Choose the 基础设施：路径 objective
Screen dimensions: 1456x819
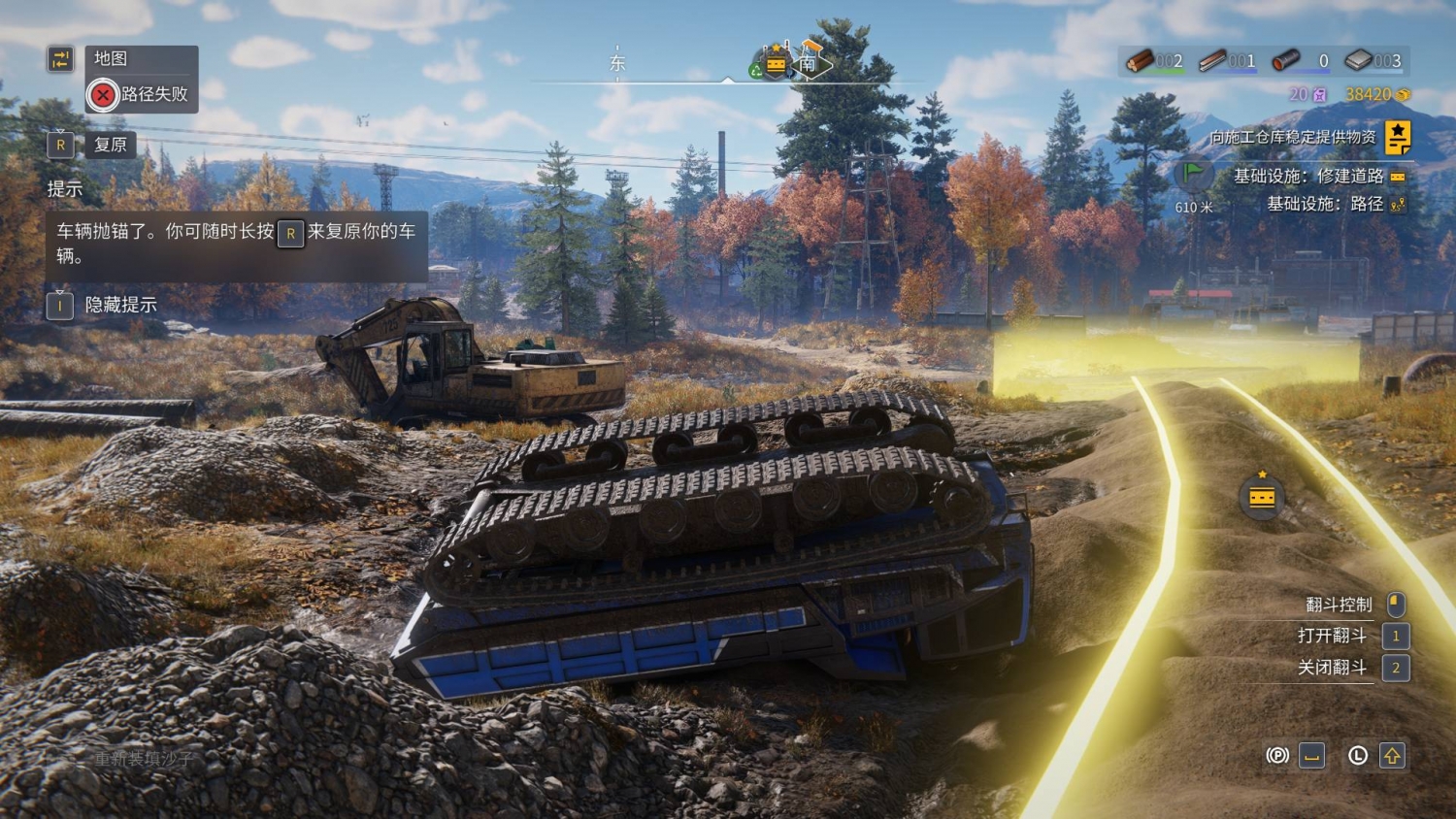pos(1324,204)
